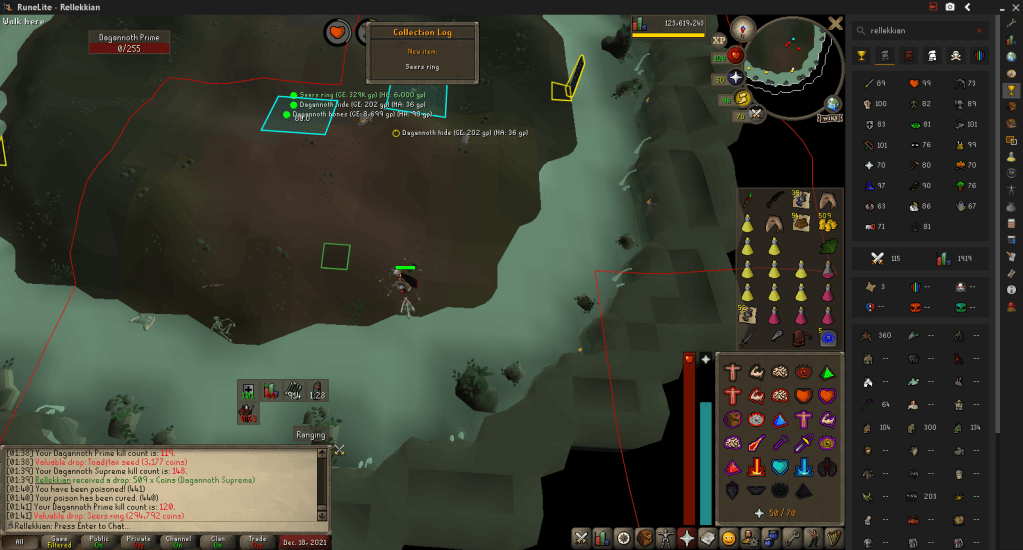The image size is (1023, 550).
Task: Activate the quick-prayer orb
Action: (738, 77)
